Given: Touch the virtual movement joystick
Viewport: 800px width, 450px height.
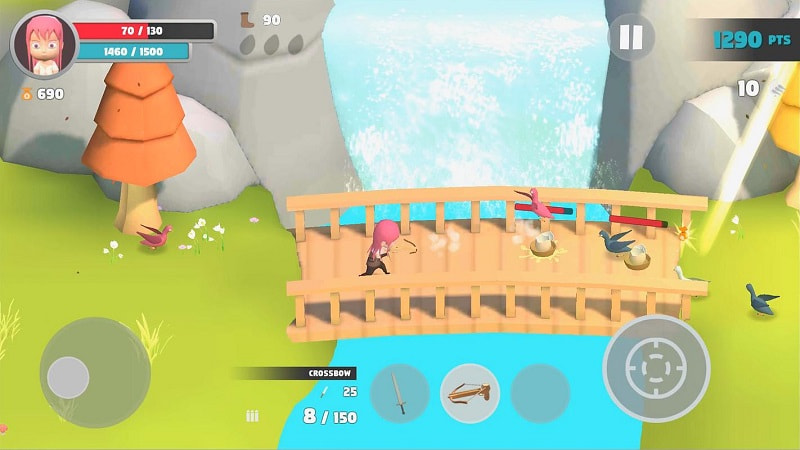Looking at the screenshot, I should [x=69, y=376].
